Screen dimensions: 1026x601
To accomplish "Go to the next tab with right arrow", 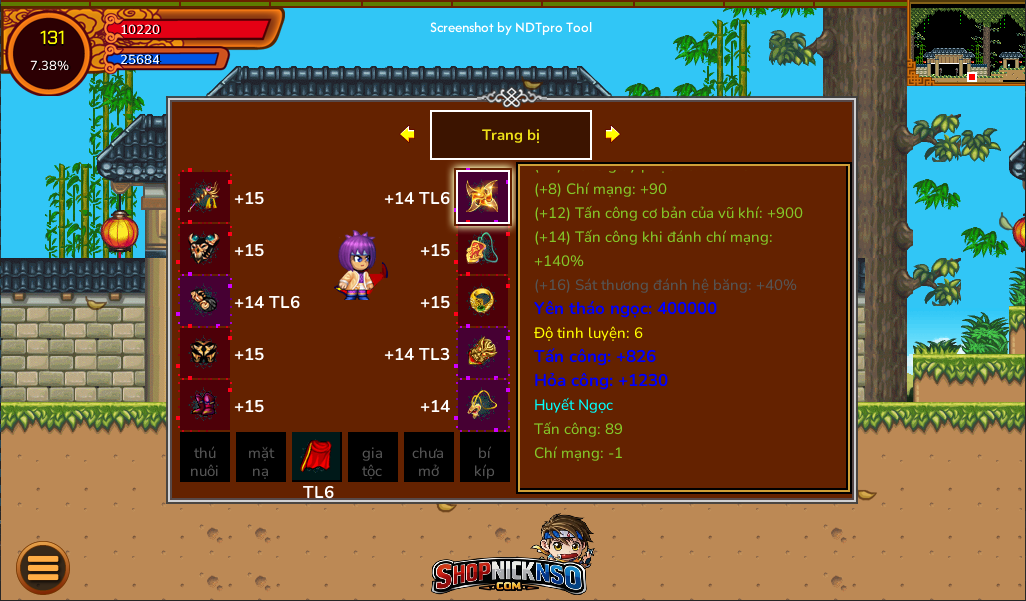I will coord(613,134).
